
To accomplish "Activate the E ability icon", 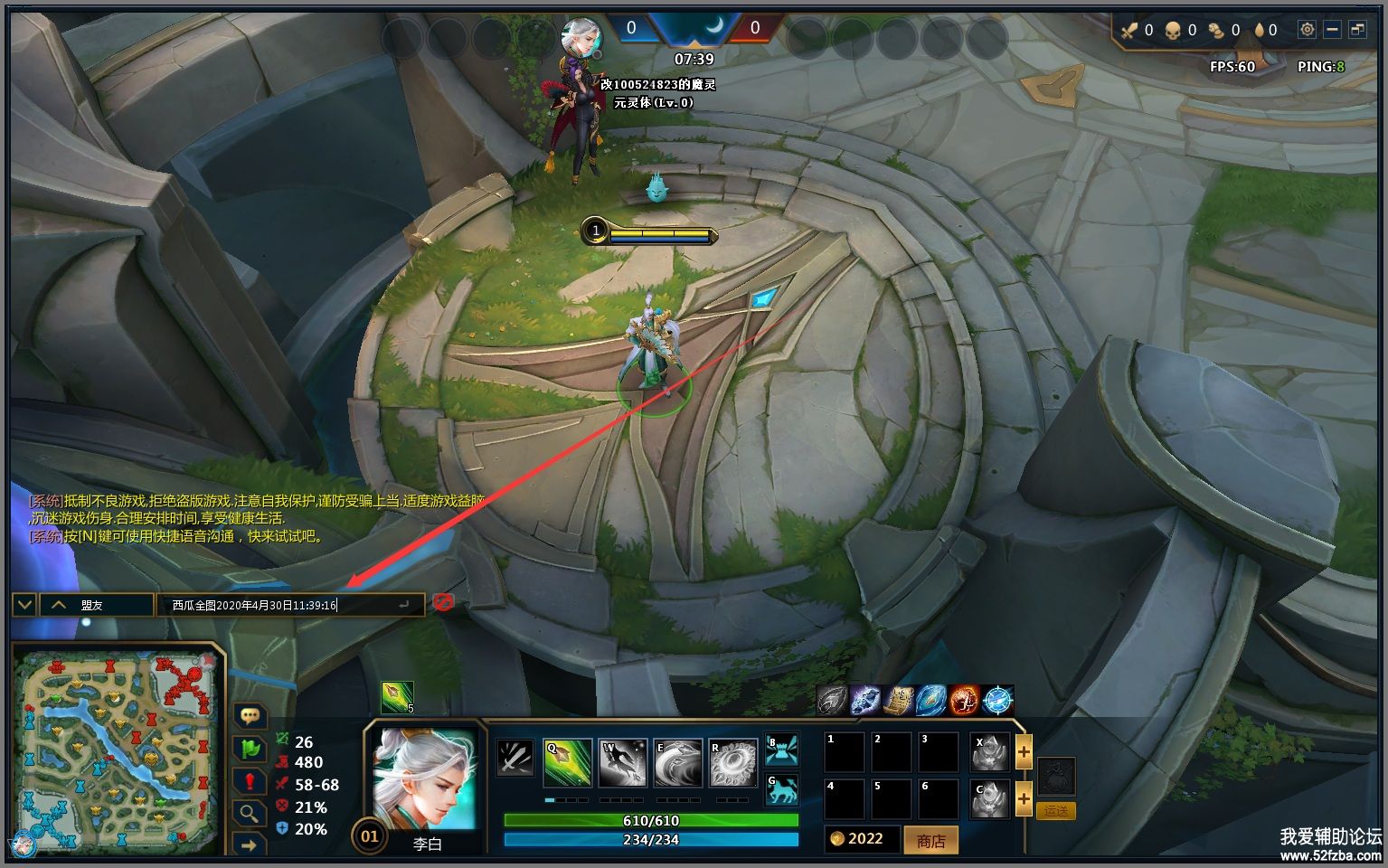I will click(x=678, y=762).
